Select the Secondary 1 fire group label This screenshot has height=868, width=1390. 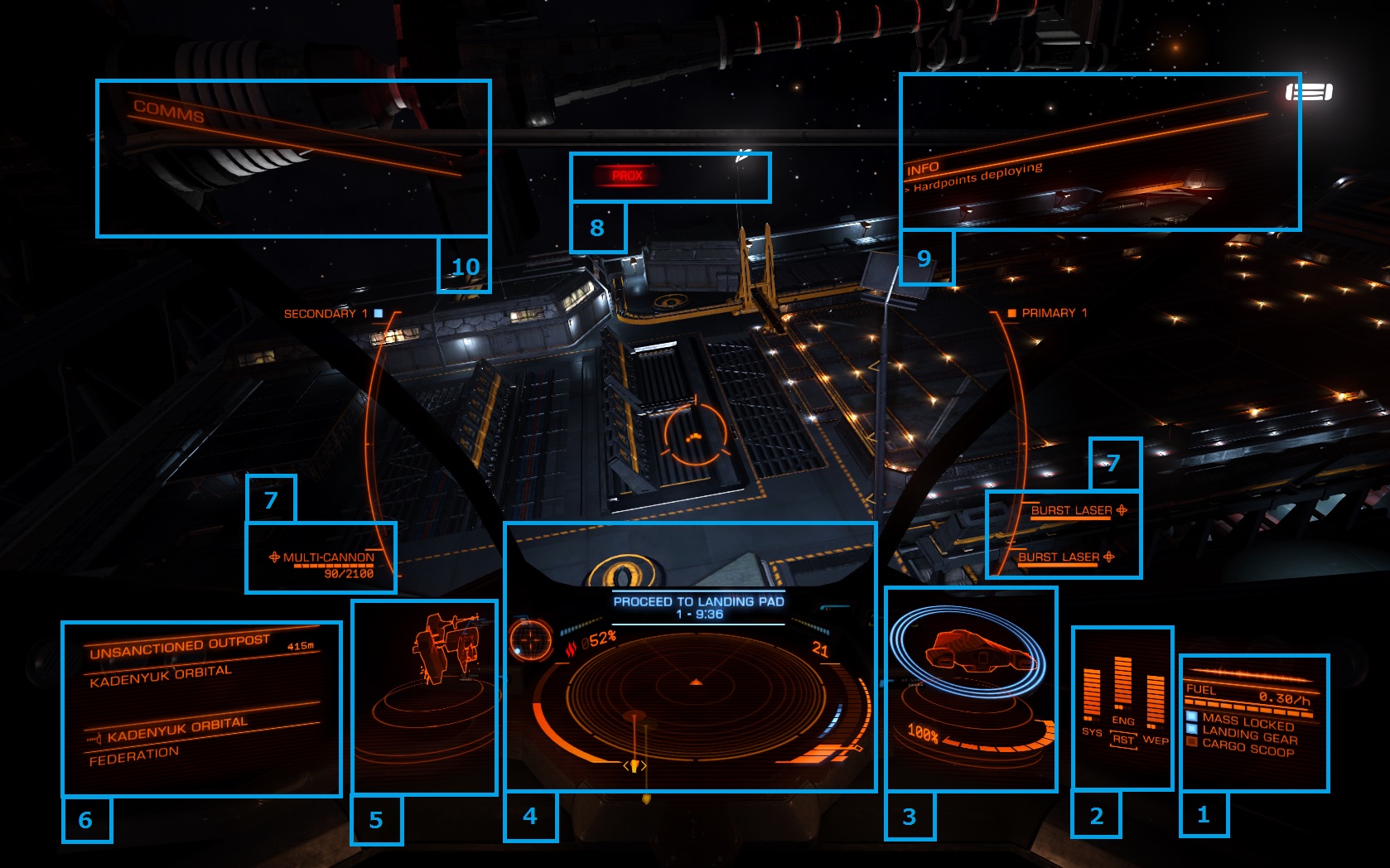point(325,314)
